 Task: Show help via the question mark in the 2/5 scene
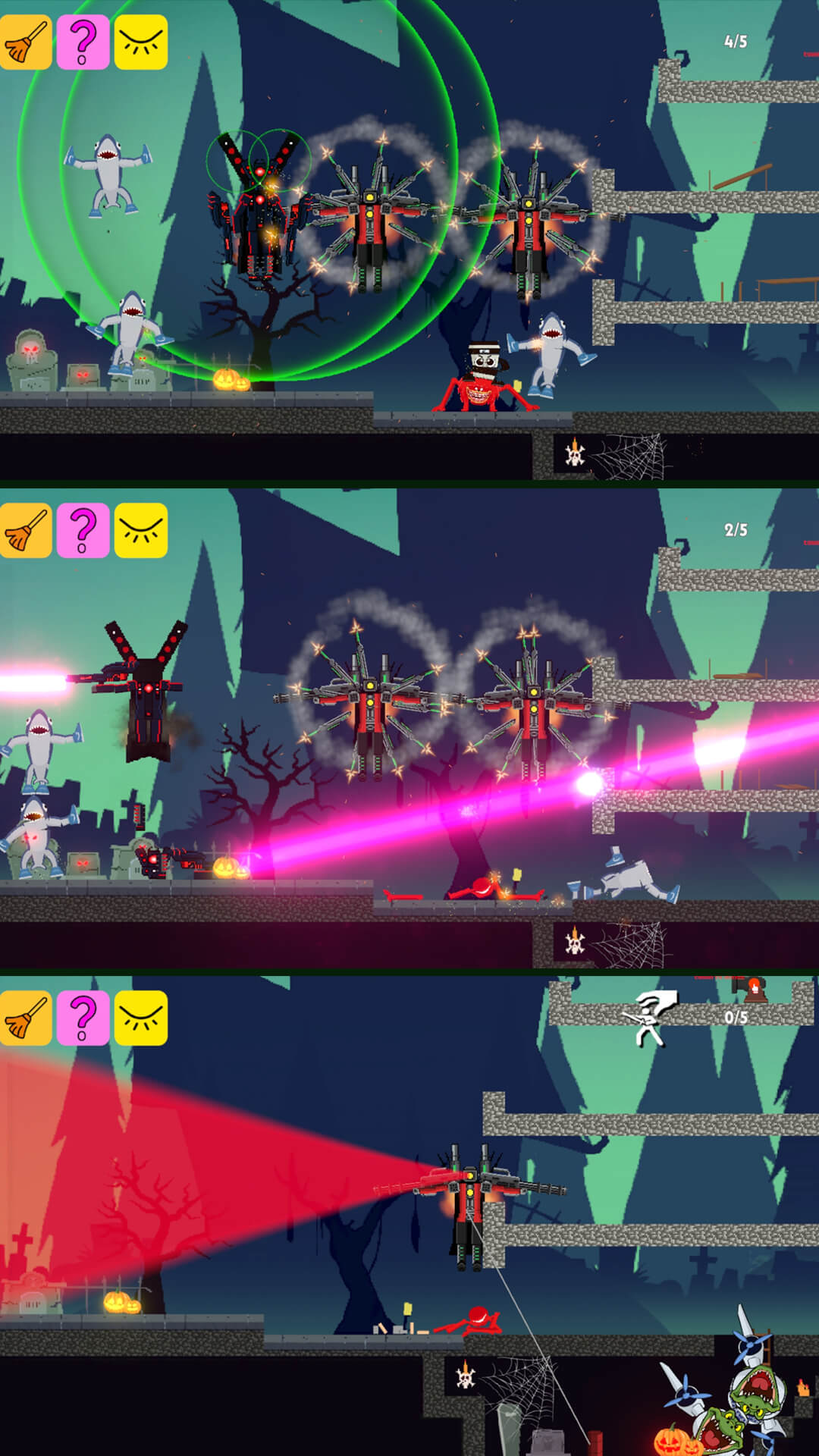[x=83, y=530]
